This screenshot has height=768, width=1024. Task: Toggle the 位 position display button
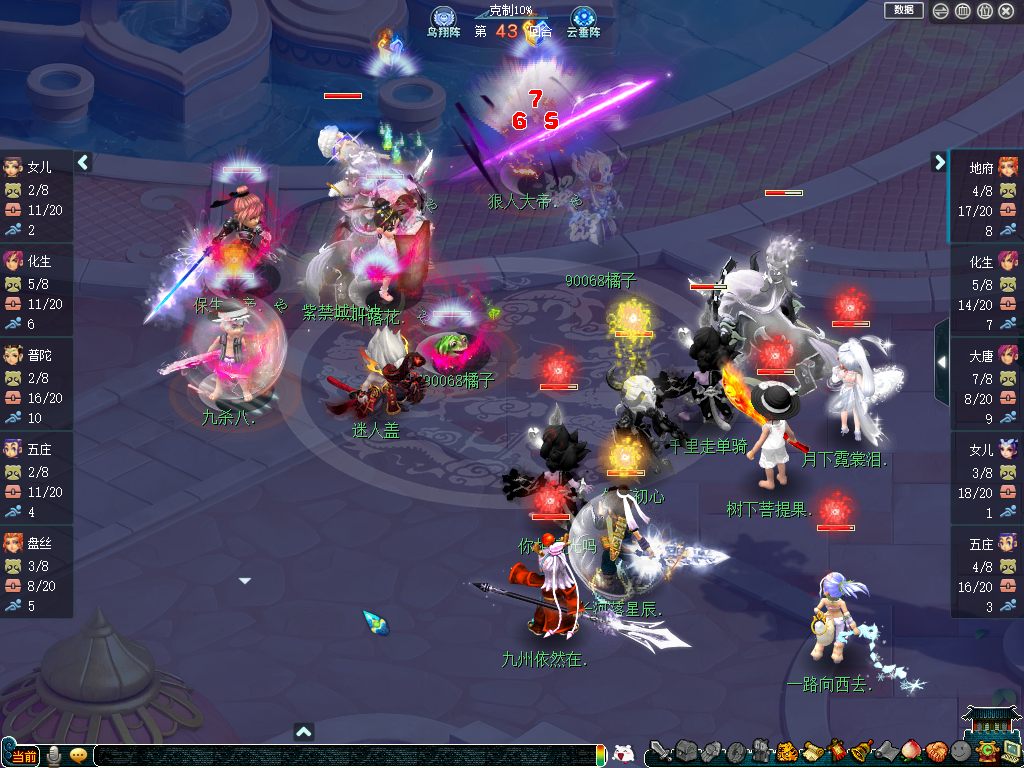point(985,11)
